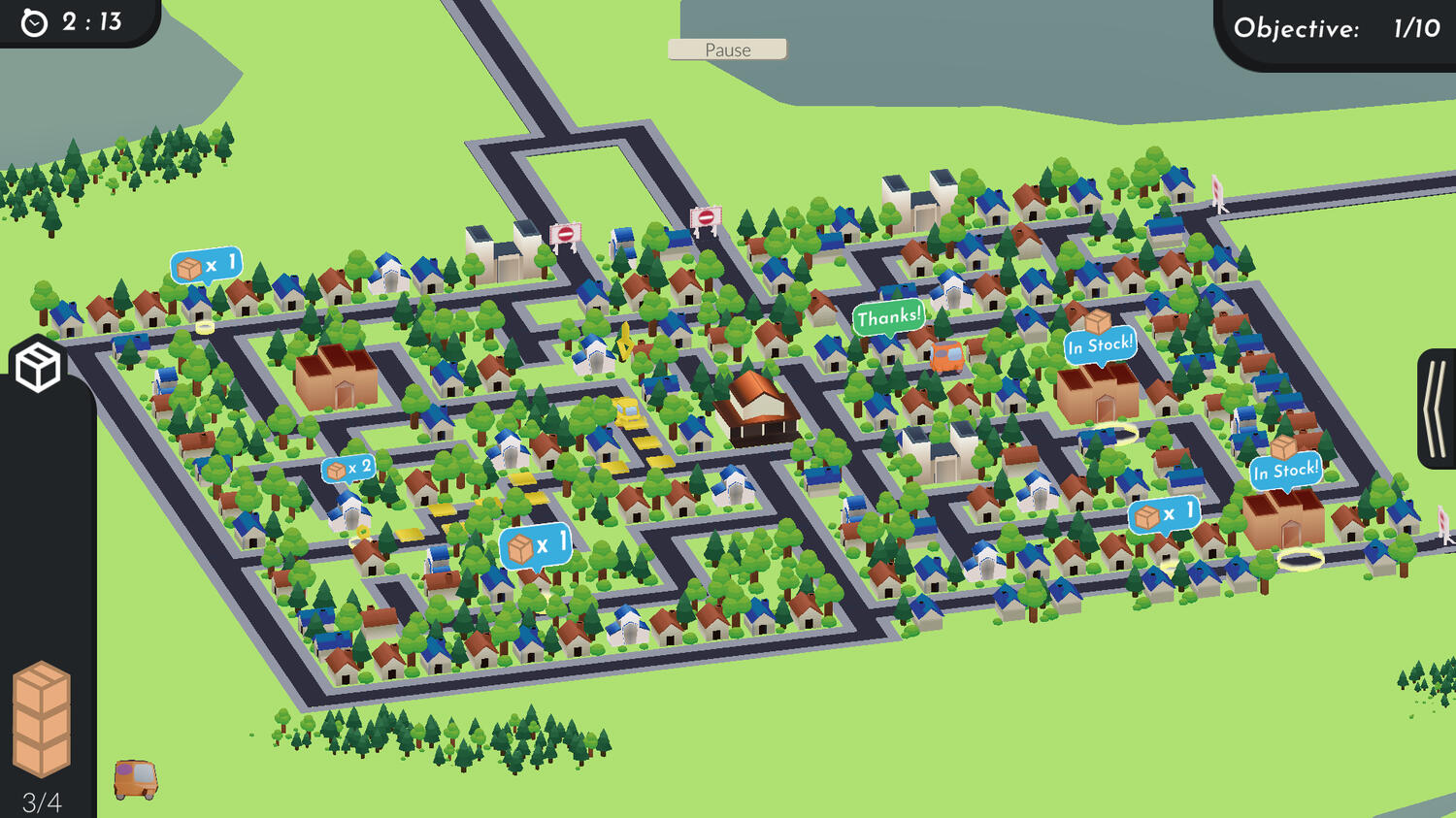Screen dimensions: 1456x818
Task: Select the orange truck driving through town
Action: 946,358
